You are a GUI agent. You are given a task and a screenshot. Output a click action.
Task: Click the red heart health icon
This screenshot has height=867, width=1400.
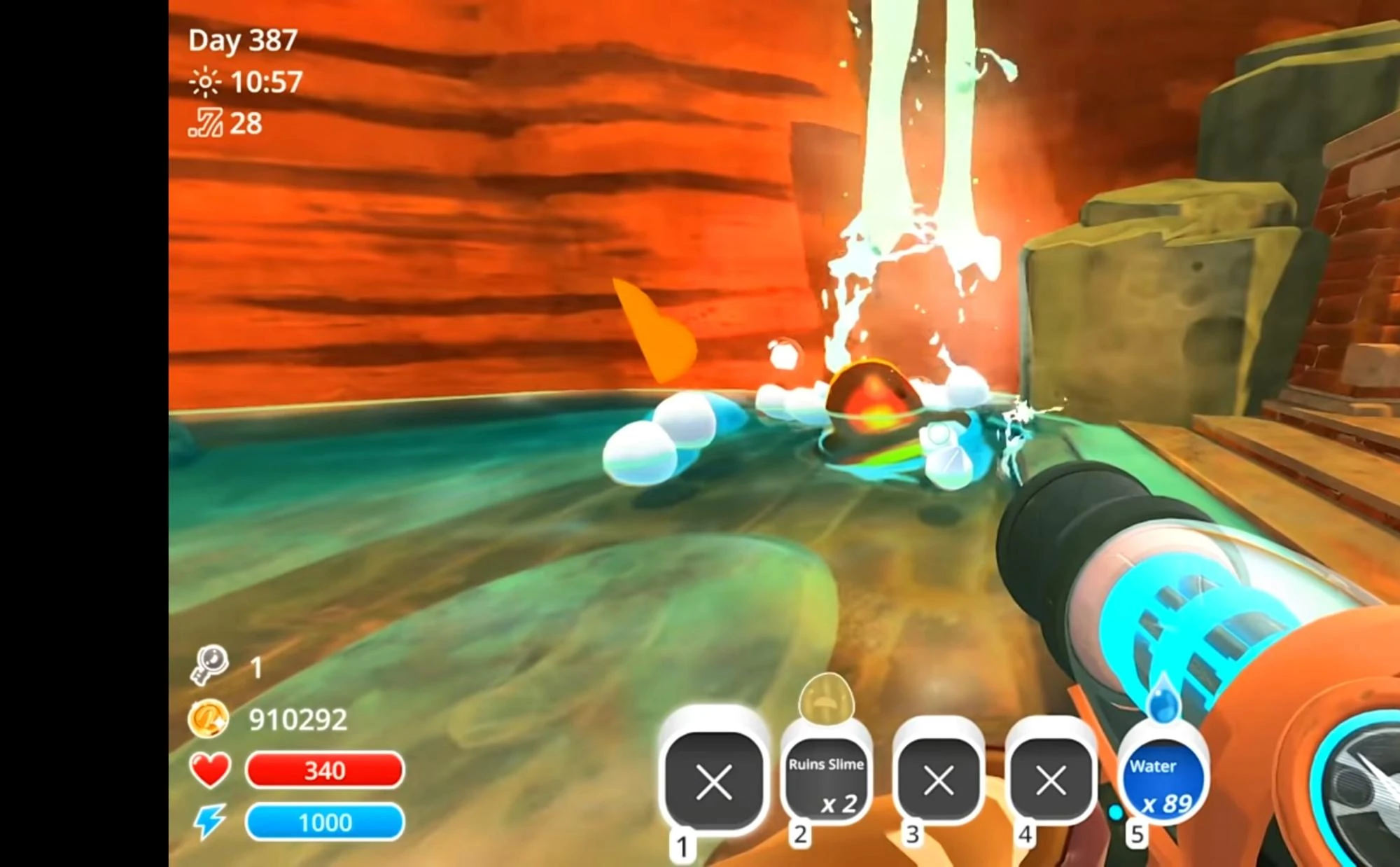(209, 770)
